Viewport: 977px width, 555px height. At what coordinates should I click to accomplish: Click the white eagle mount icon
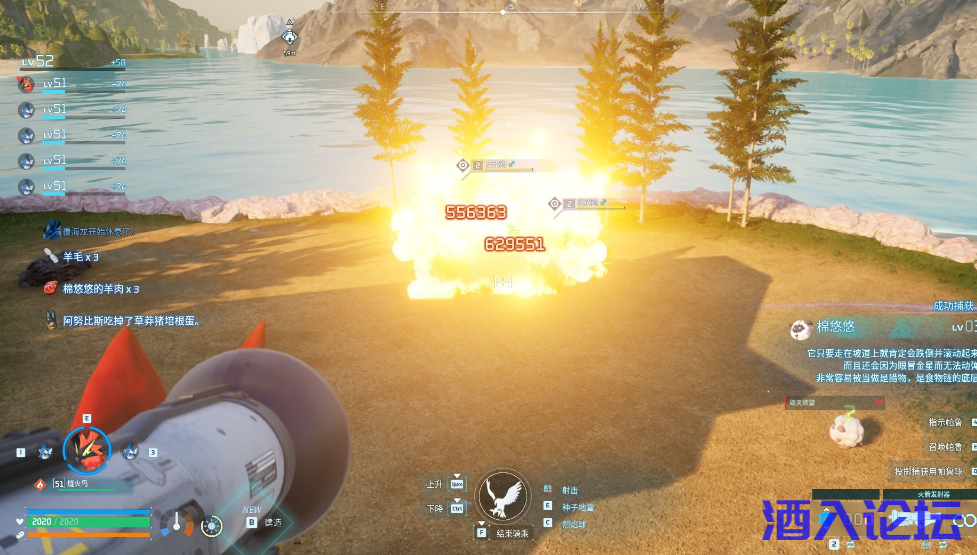coord(502,494)
